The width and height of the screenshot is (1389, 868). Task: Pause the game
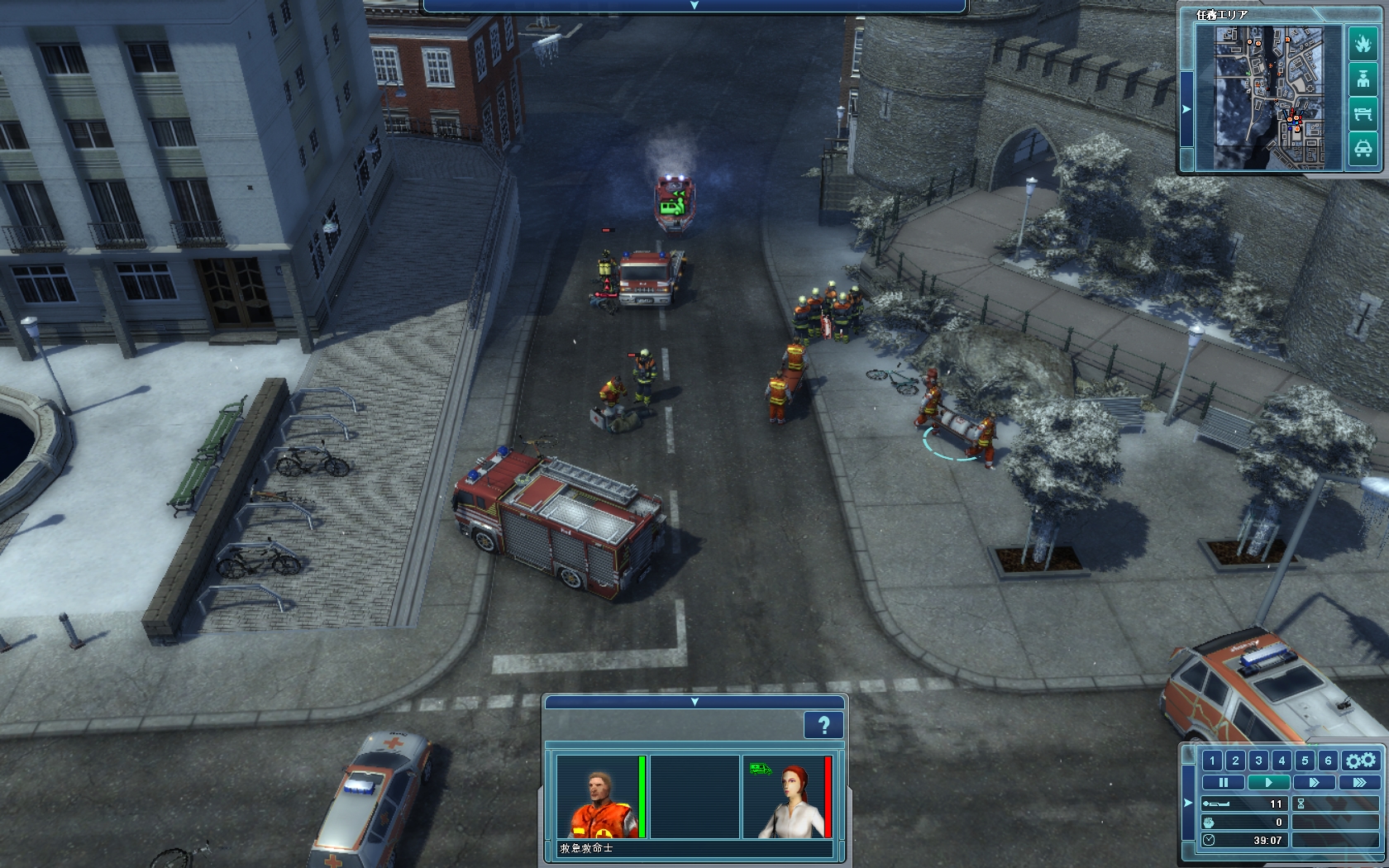click(1223, 782)
